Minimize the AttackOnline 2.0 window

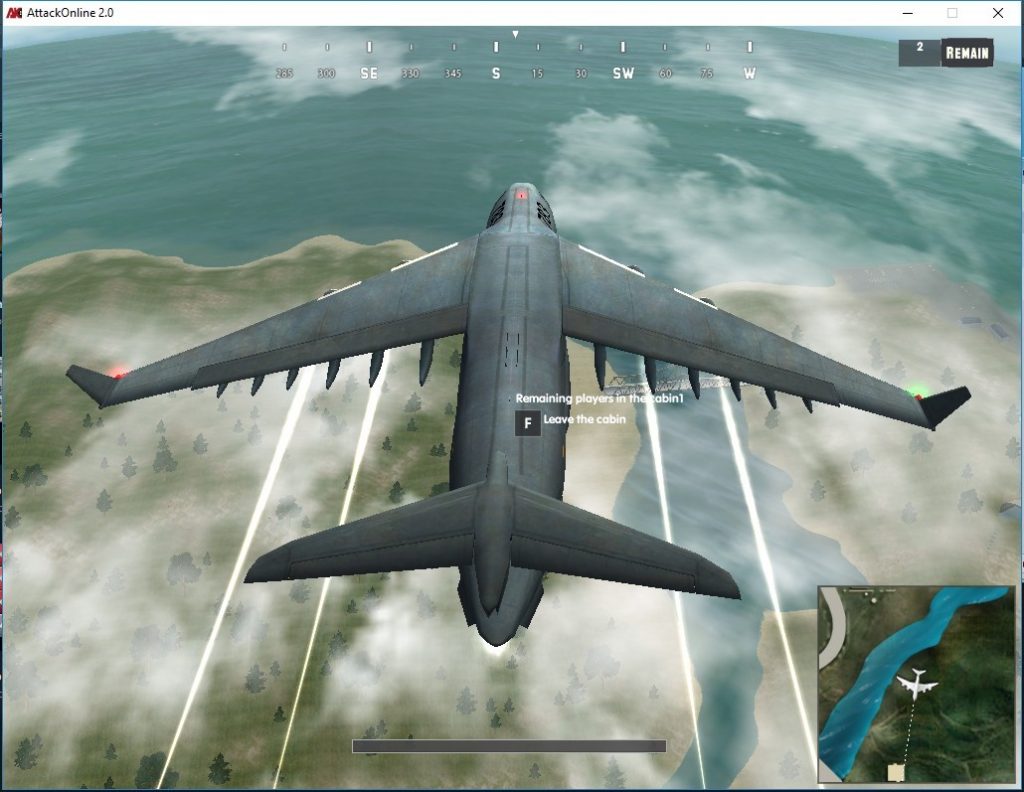908,13
